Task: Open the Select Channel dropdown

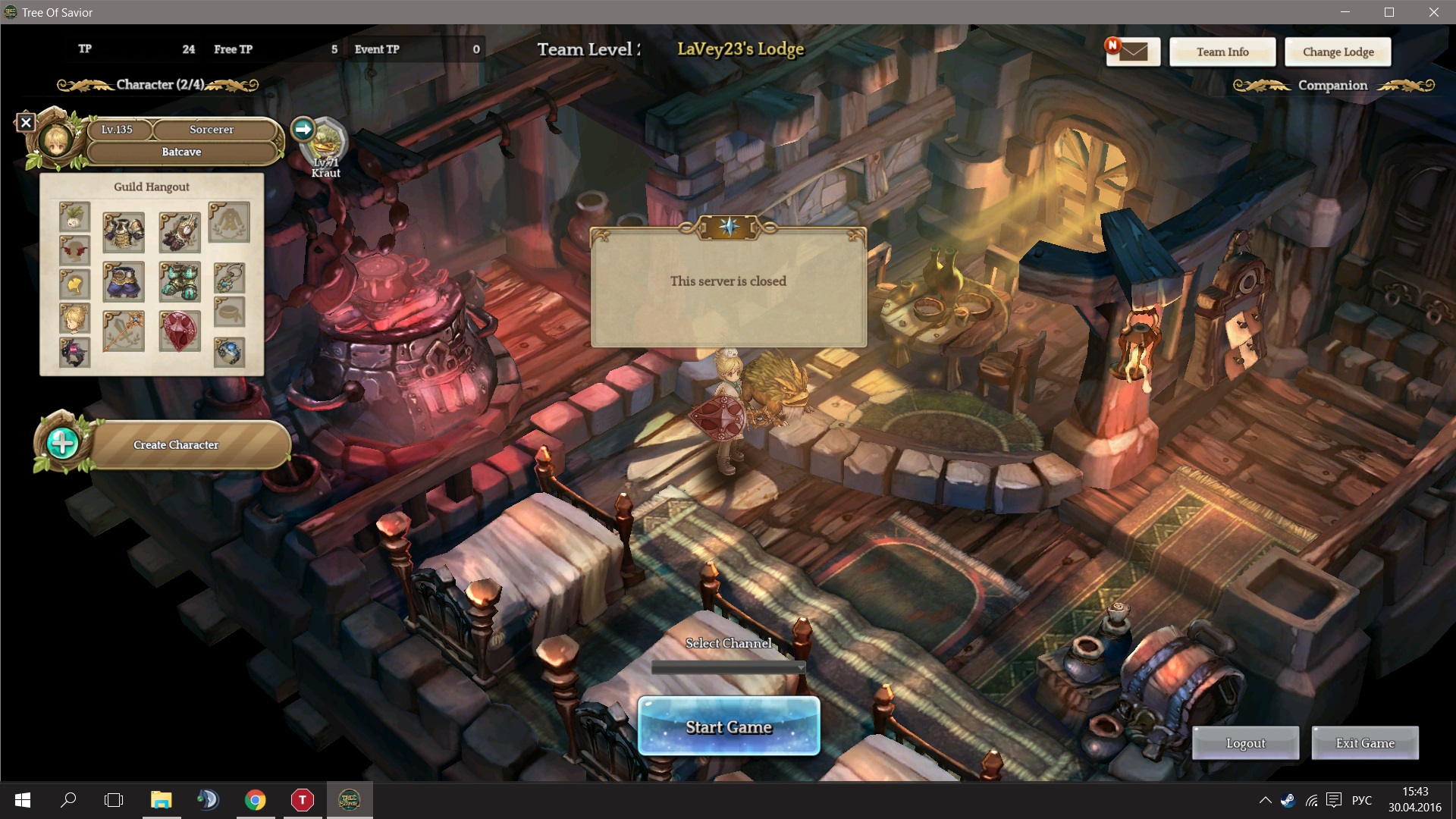Action: (x=728, y=667)
